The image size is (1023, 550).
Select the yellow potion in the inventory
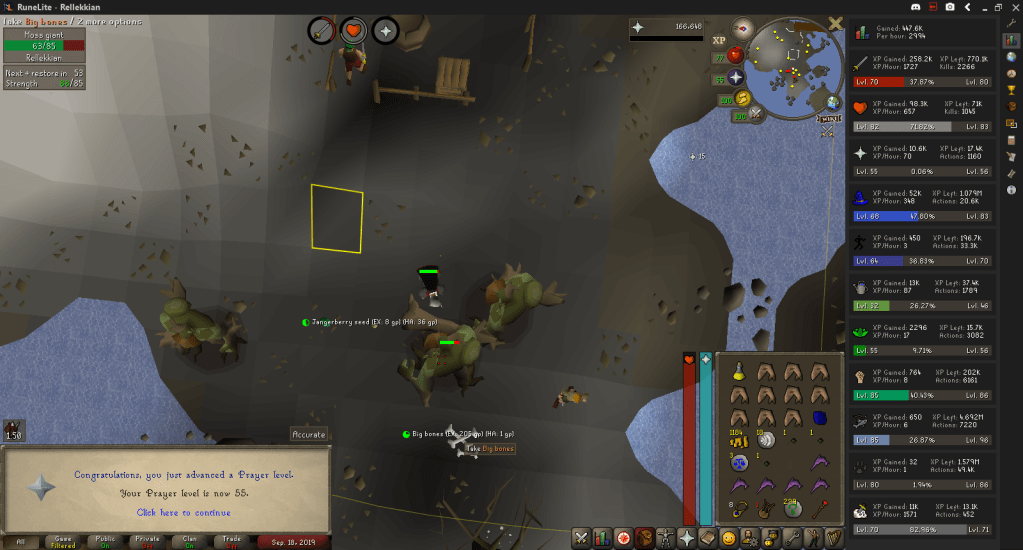pyautogui.click(x=738, y=371)
